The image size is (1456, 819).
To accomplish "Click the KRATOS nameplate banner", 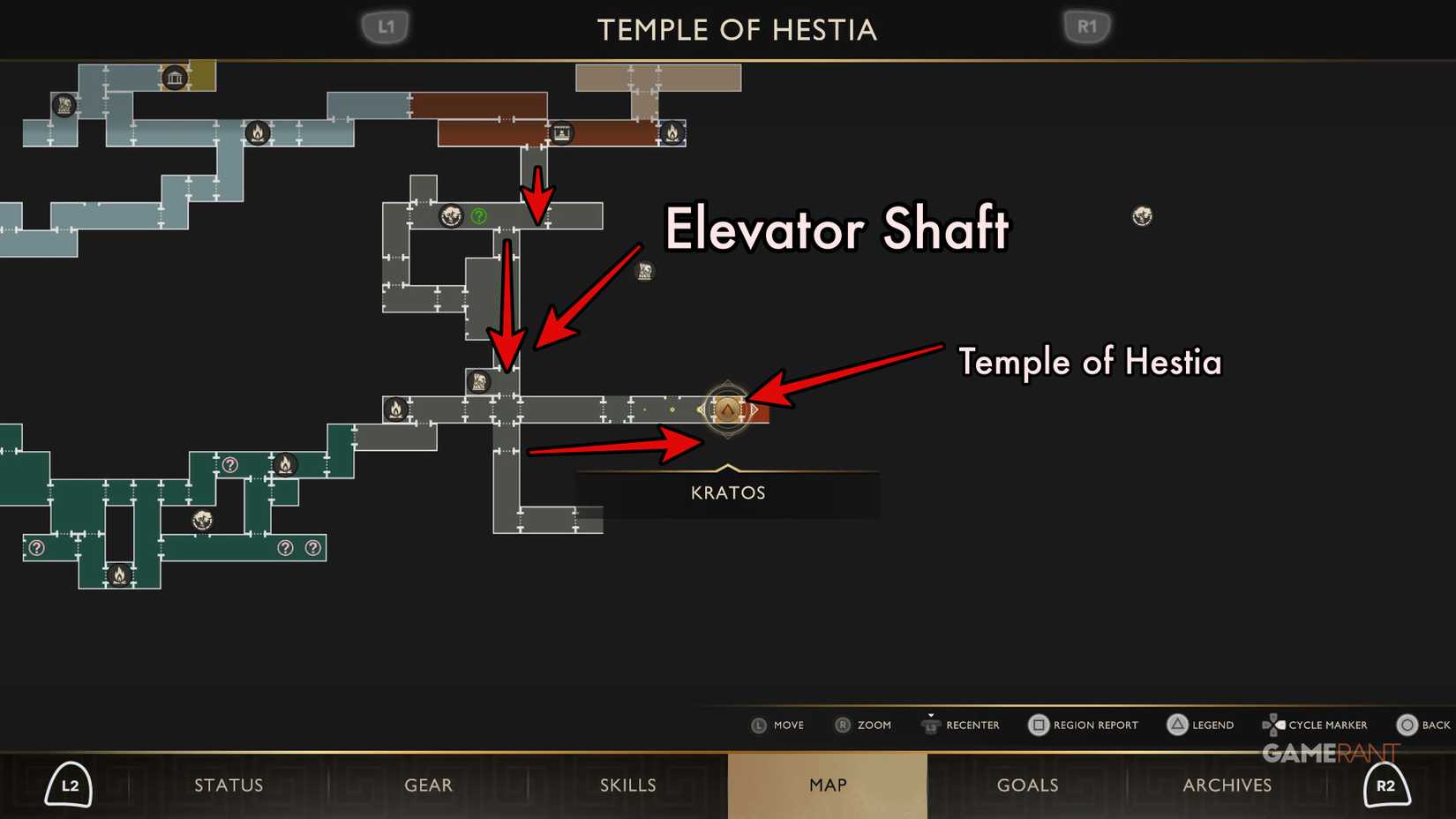I will point(726,492).
